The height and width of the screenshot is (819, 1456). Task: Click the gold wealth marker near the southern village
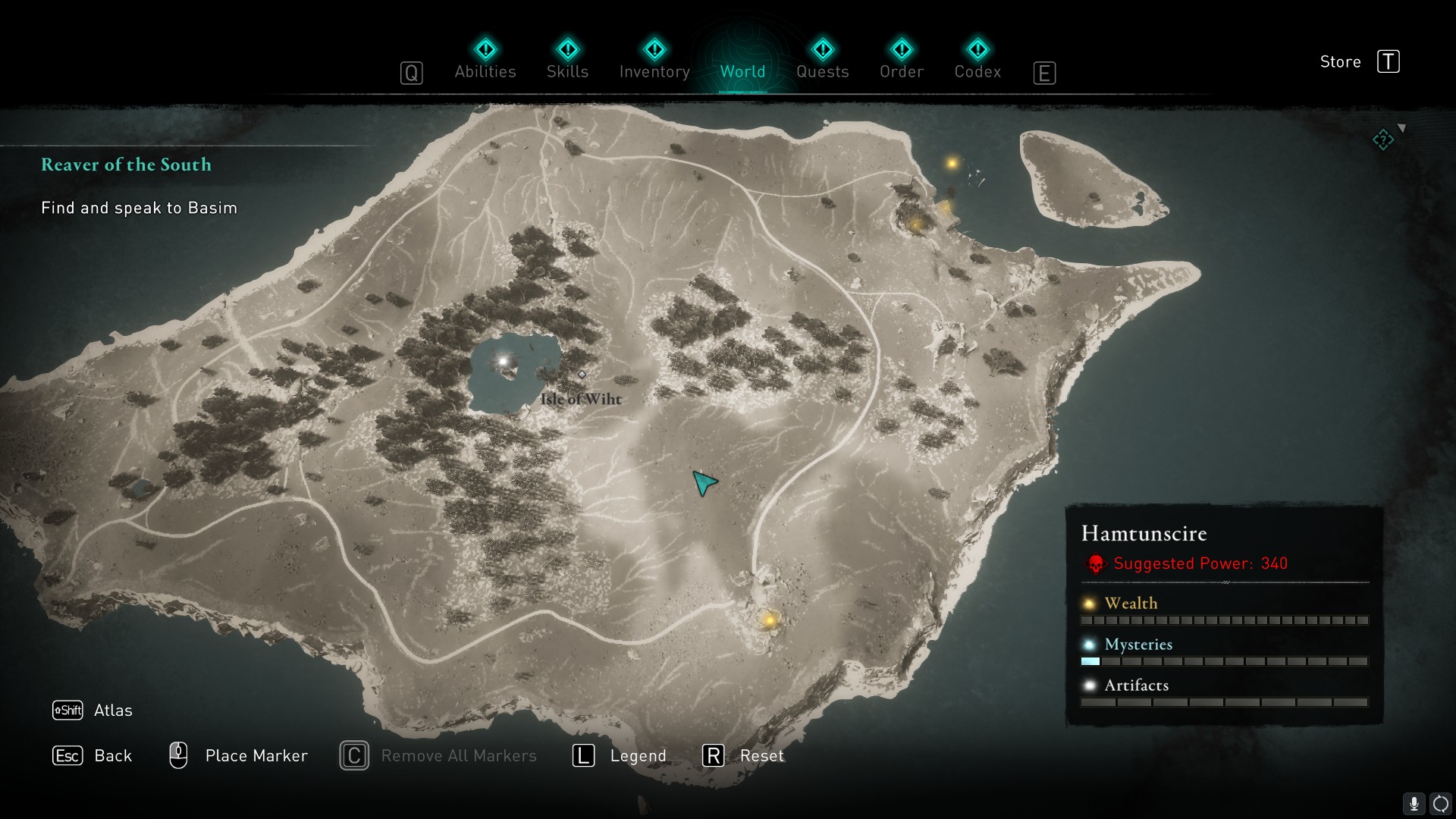tap(770, 620)
